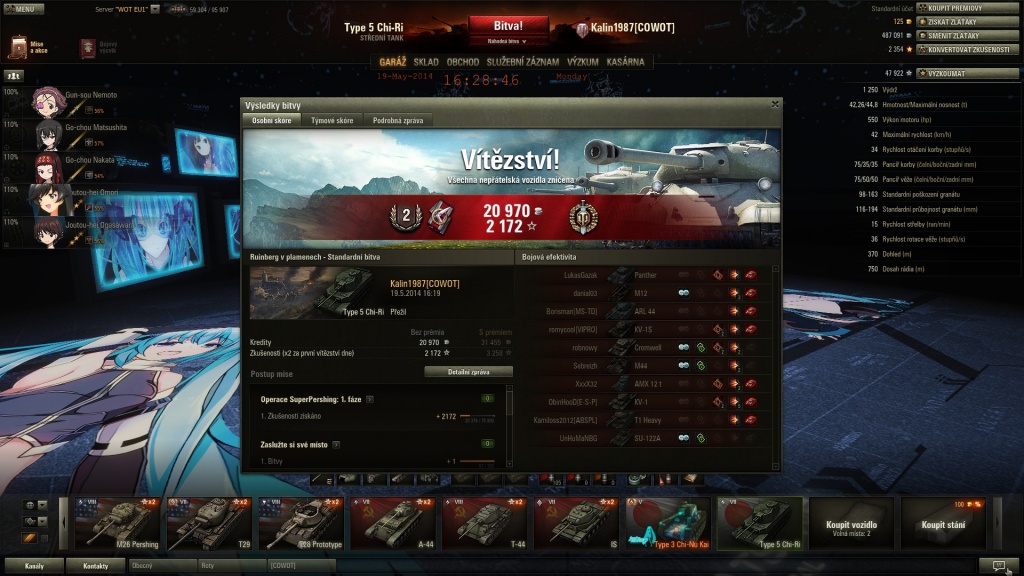Image resolution: width=1024 pixels, height=576 pixels.
Task: Open the Podrobná zpráva tab
Action: click(397, 120)
